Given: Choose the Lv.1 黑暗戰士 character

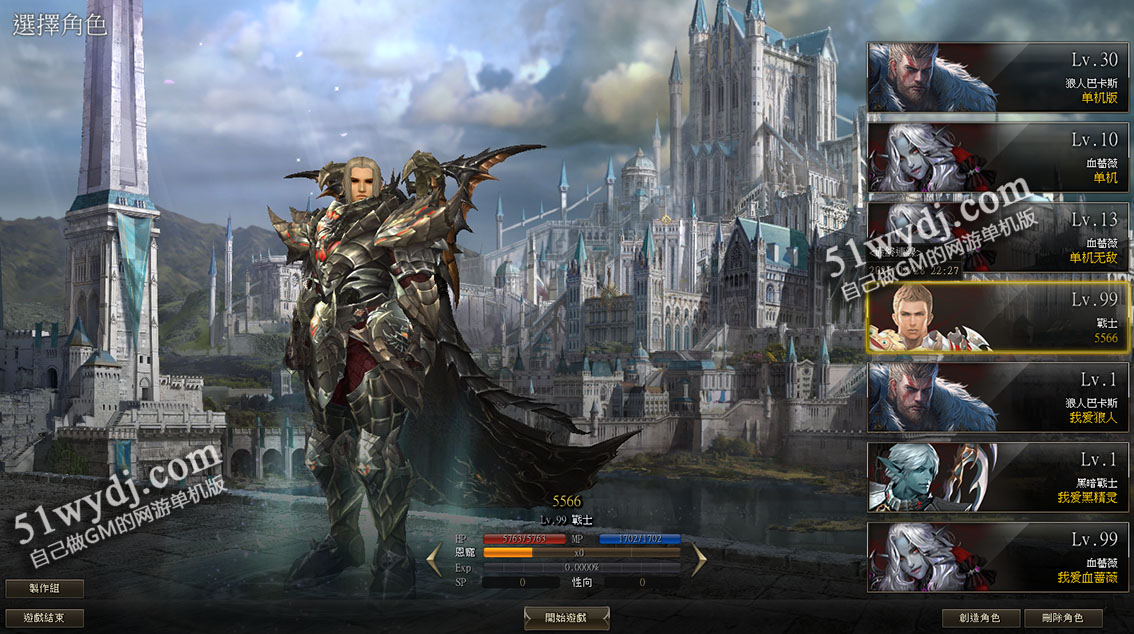Looking at the screenshot, I should click(x=997, y=477).
